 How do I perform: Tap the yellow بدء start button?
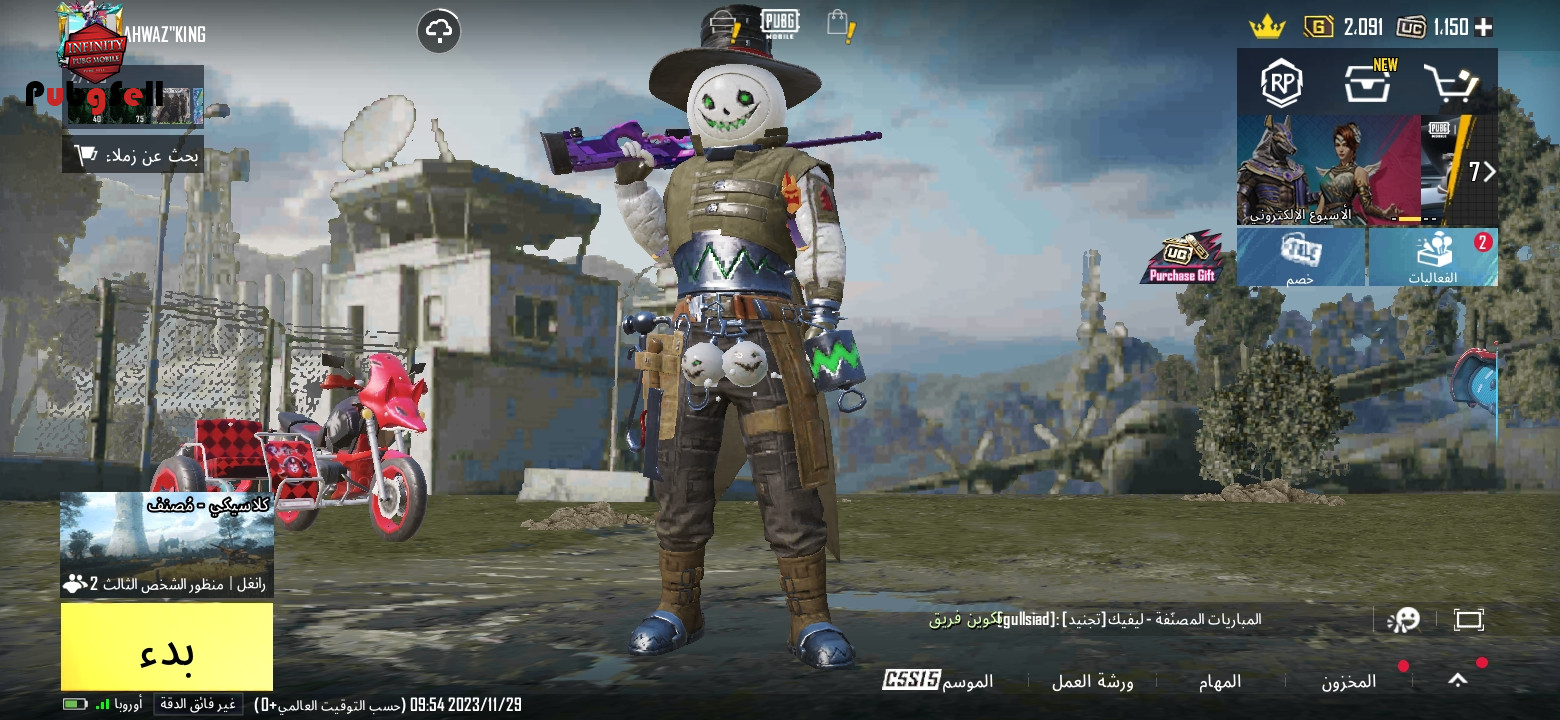point(167,647)
